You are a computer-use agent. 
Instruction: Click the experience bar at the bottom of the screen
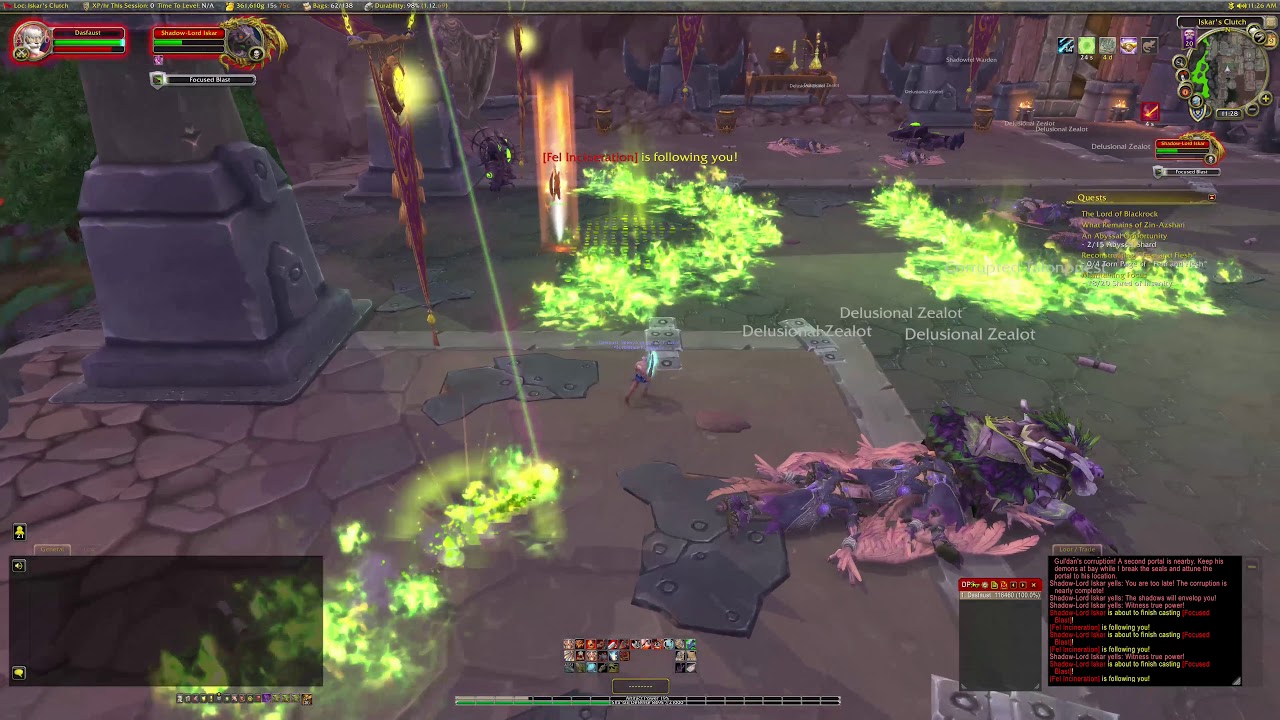coord(640,701)
